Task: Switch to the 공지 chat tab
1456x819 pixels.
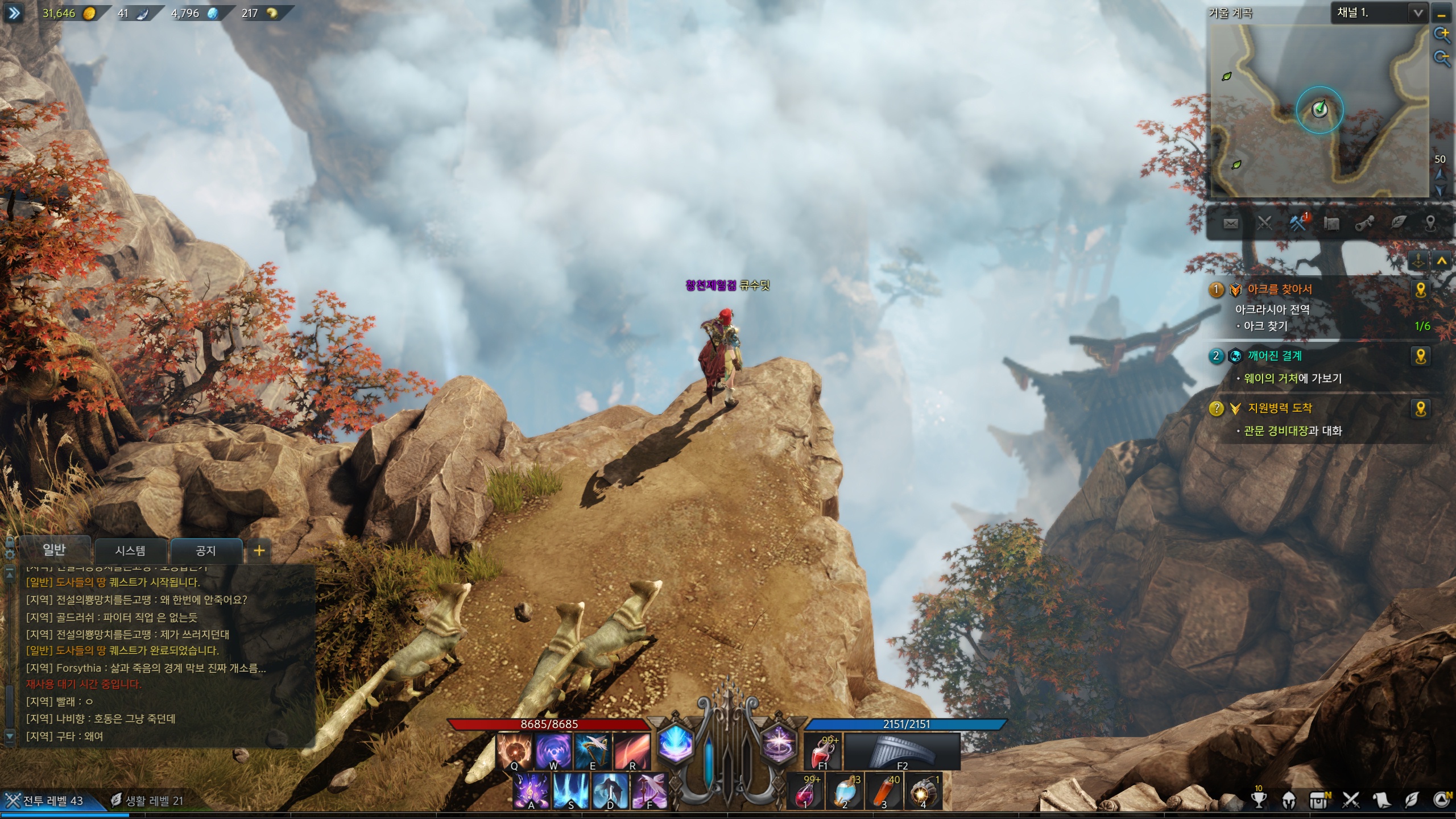Action: [205, 551]
